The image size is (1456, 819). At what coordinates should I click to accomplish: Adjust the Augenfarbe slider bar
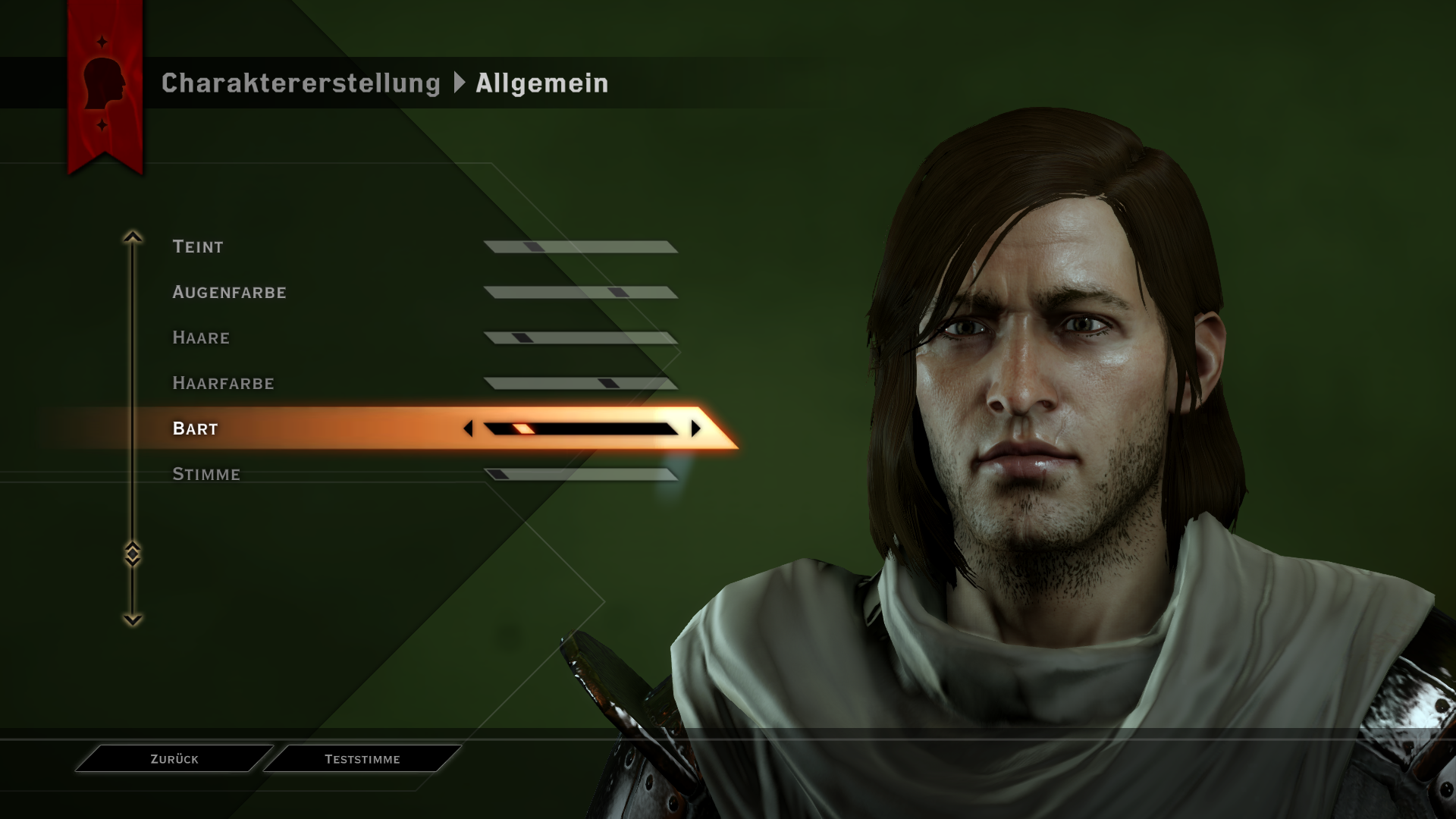click(581, 293)
